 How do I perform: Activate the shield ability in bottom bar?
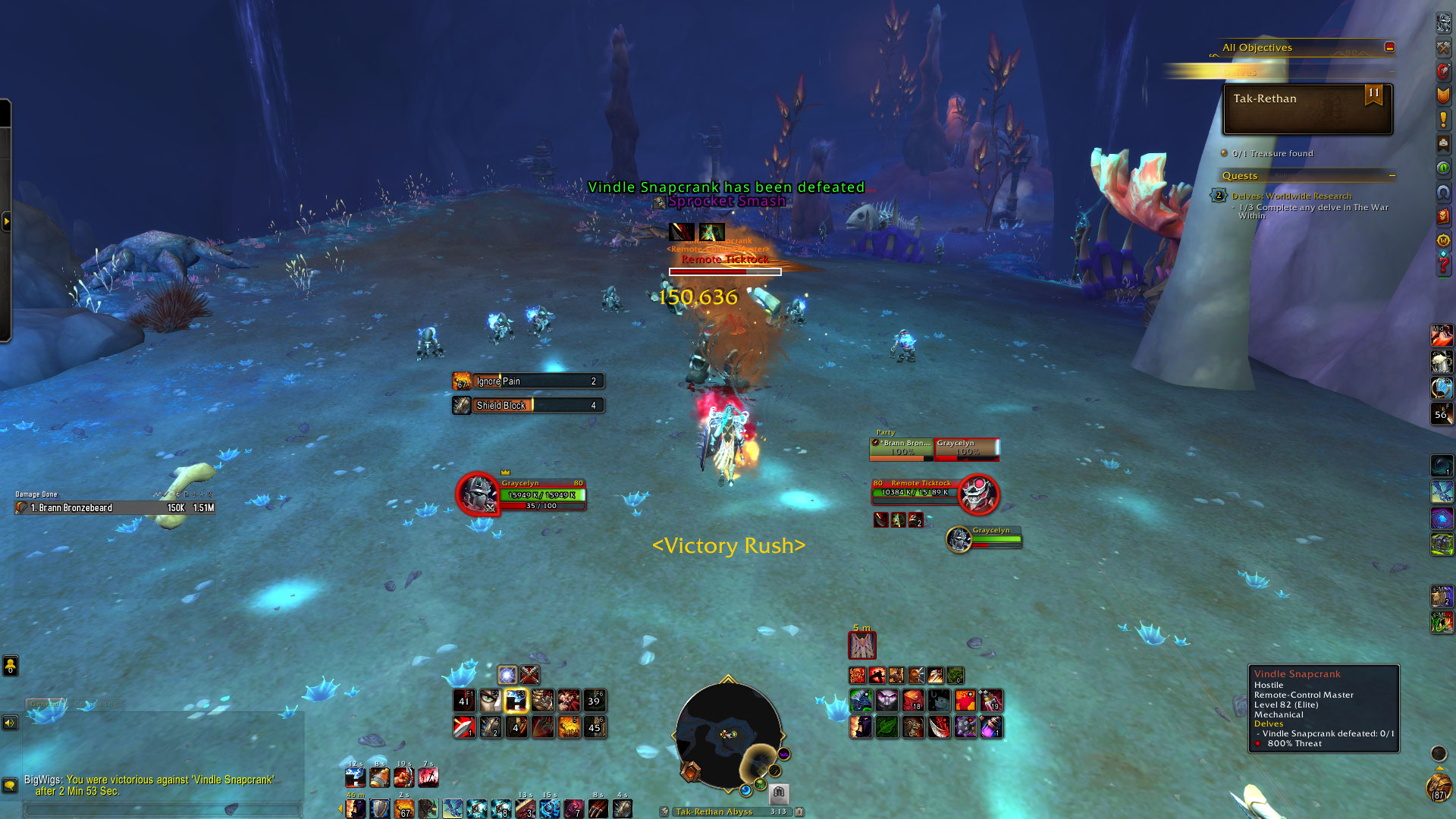click(x=380, y=809)
